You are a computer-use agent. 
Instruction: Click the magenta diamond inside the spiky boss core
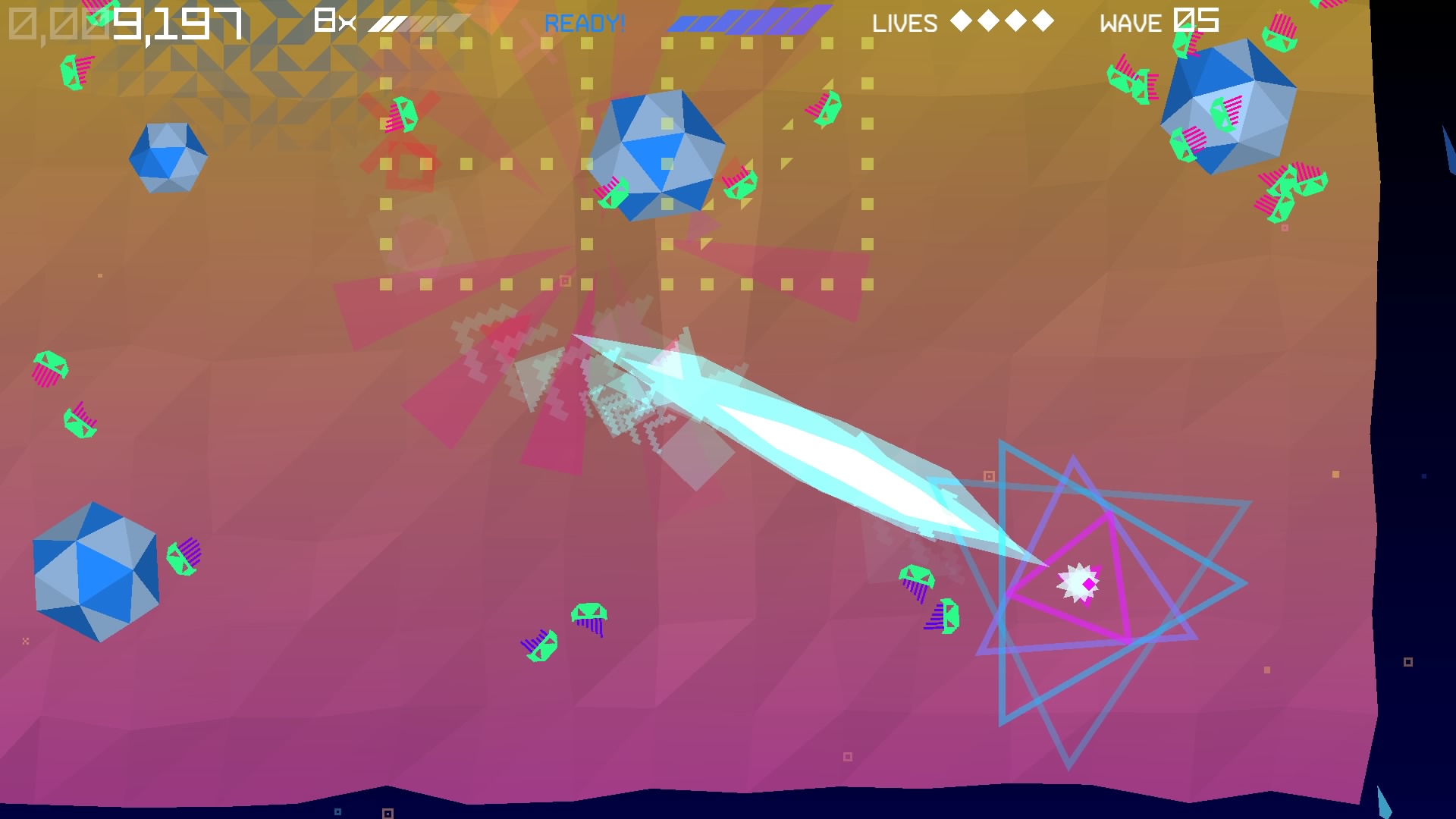click(1090, 583)
